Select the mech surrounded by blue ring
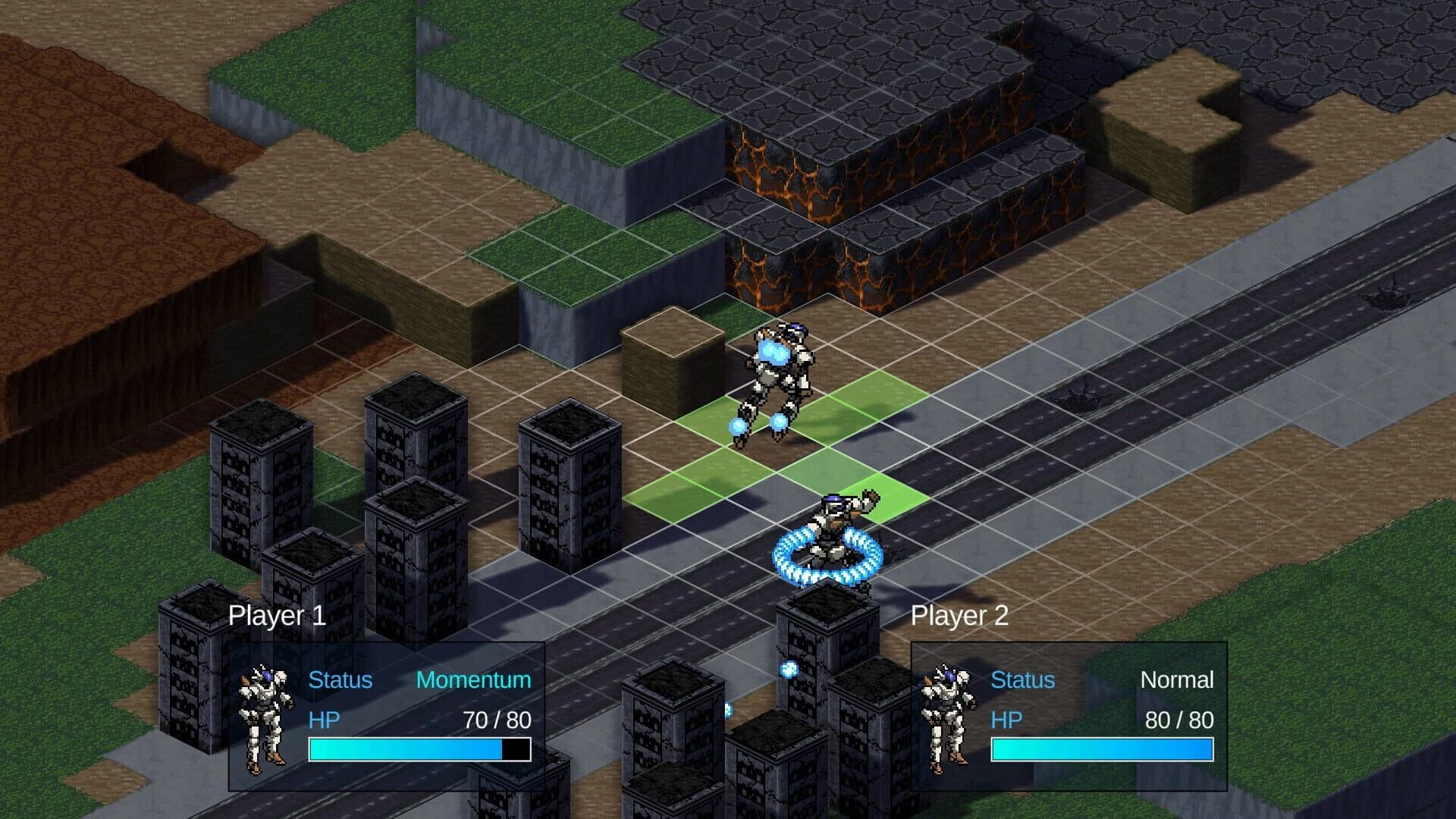 click(x=830, y=531)
